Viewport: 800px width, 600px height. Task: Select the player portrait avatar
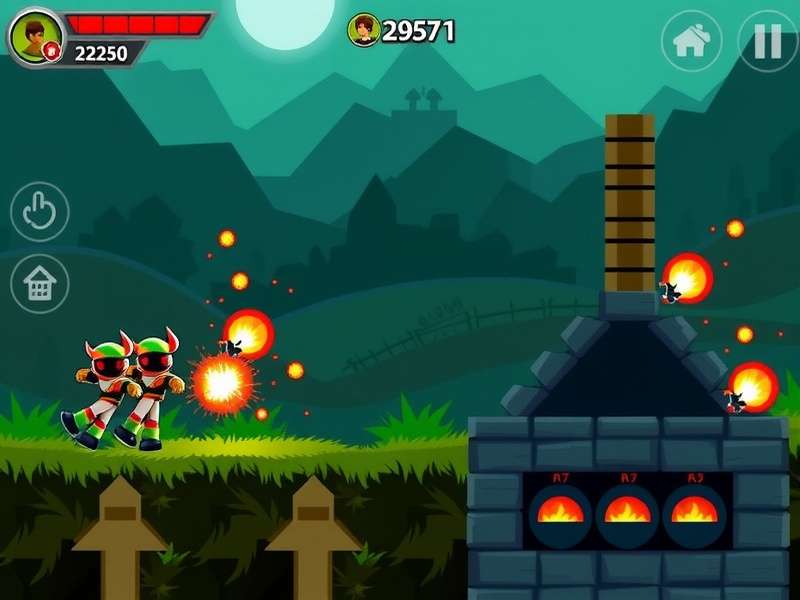point(35,36)
